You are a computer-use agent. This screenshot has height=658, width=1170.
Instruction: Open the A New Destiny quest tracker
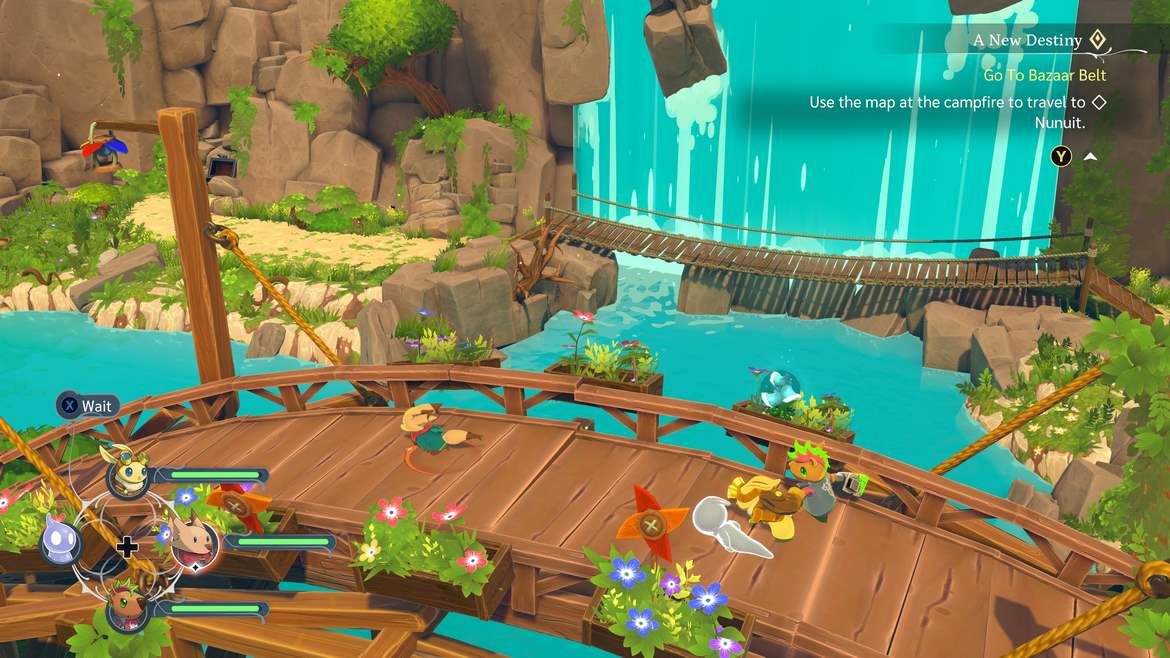1027,40
